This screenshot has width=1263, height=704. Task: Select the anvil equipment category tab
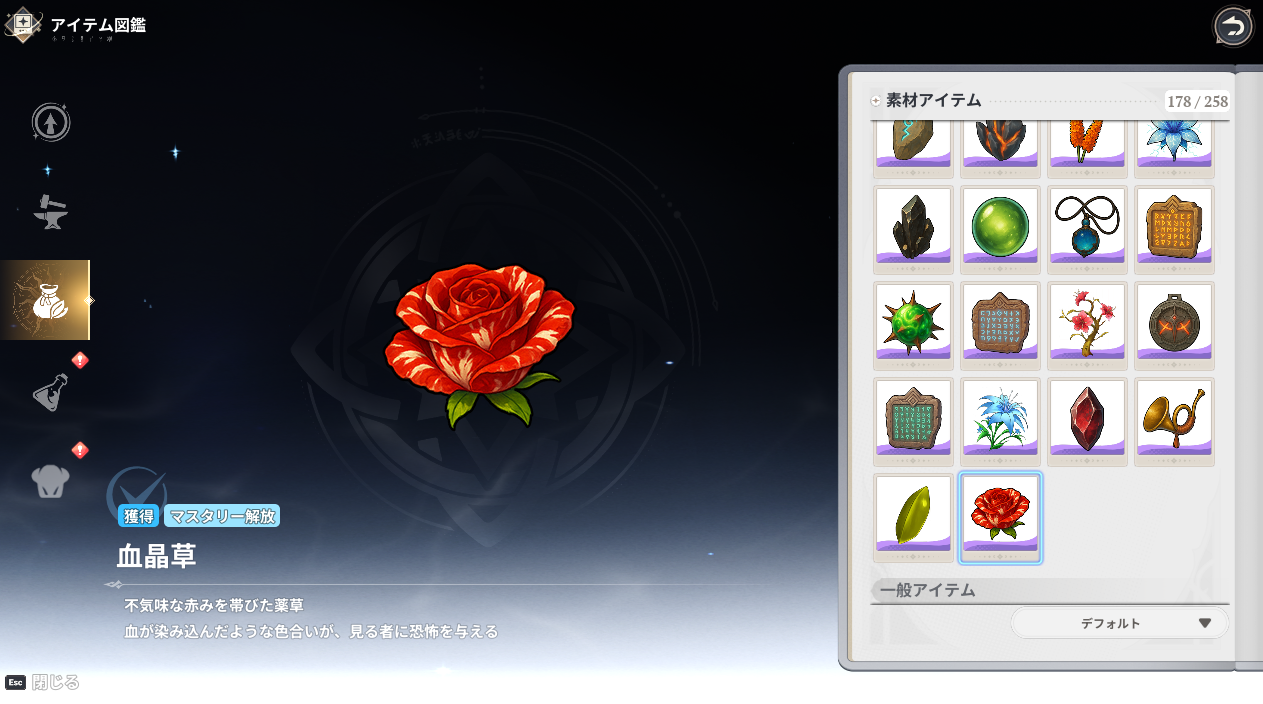point(50,210)
